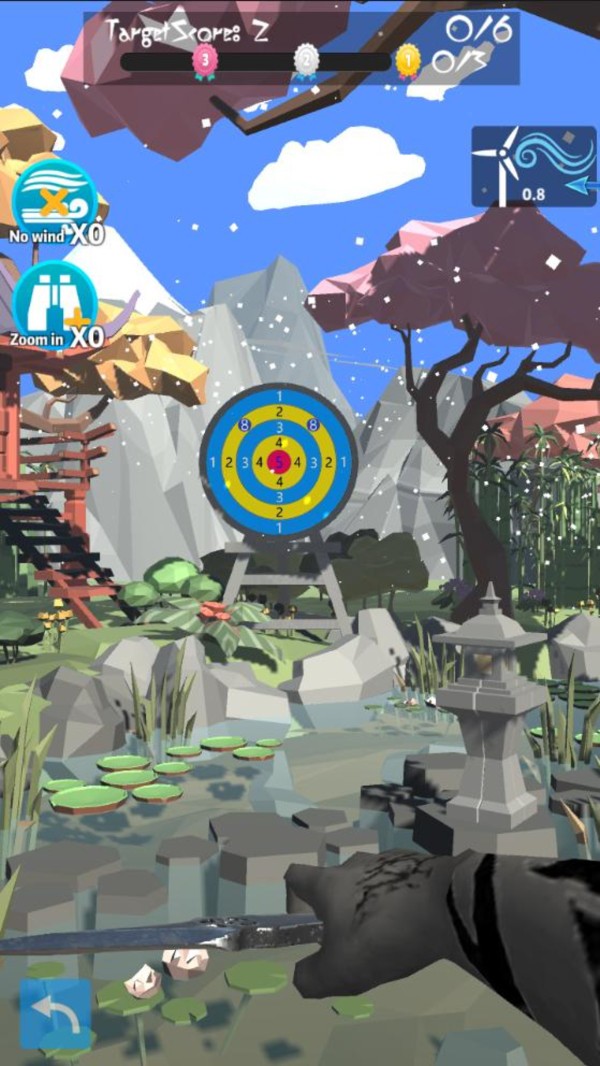This screenshot has width=600, height=1066.
Task: Tap the blue back arrow button
Action: point(55,1012)
